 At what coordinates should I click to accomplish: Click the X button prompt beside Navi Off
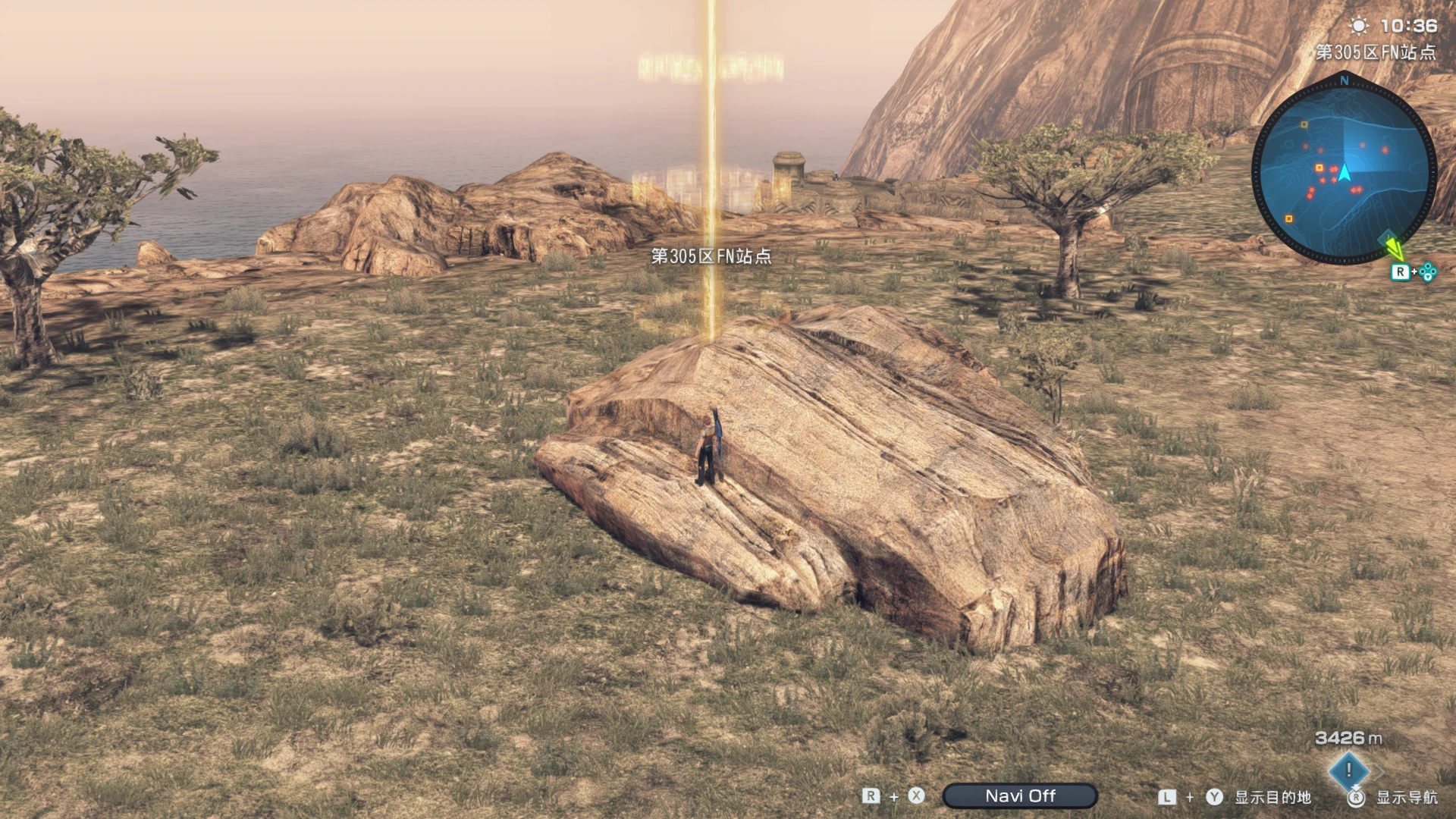[x=915, y=796]
